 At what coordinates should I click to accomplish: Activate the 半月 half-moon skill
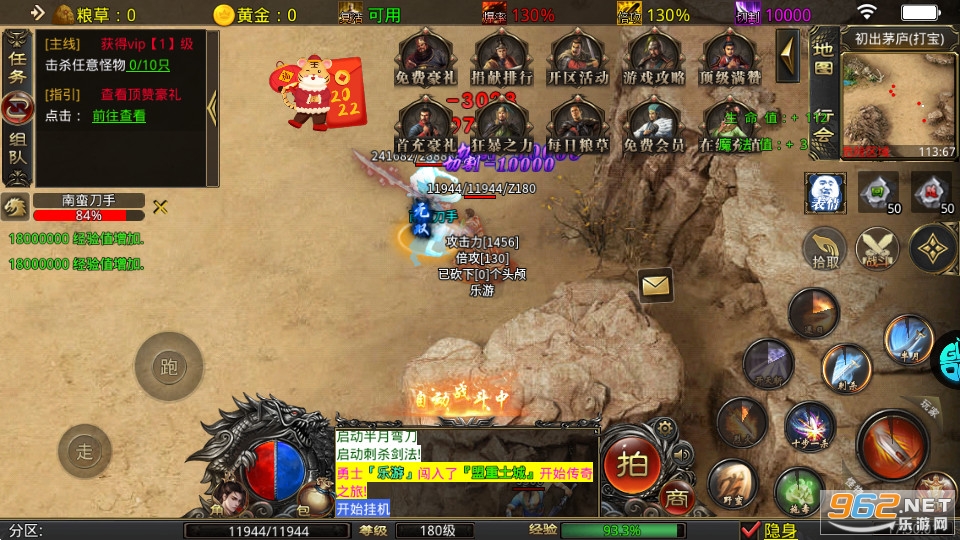(907, 340)
